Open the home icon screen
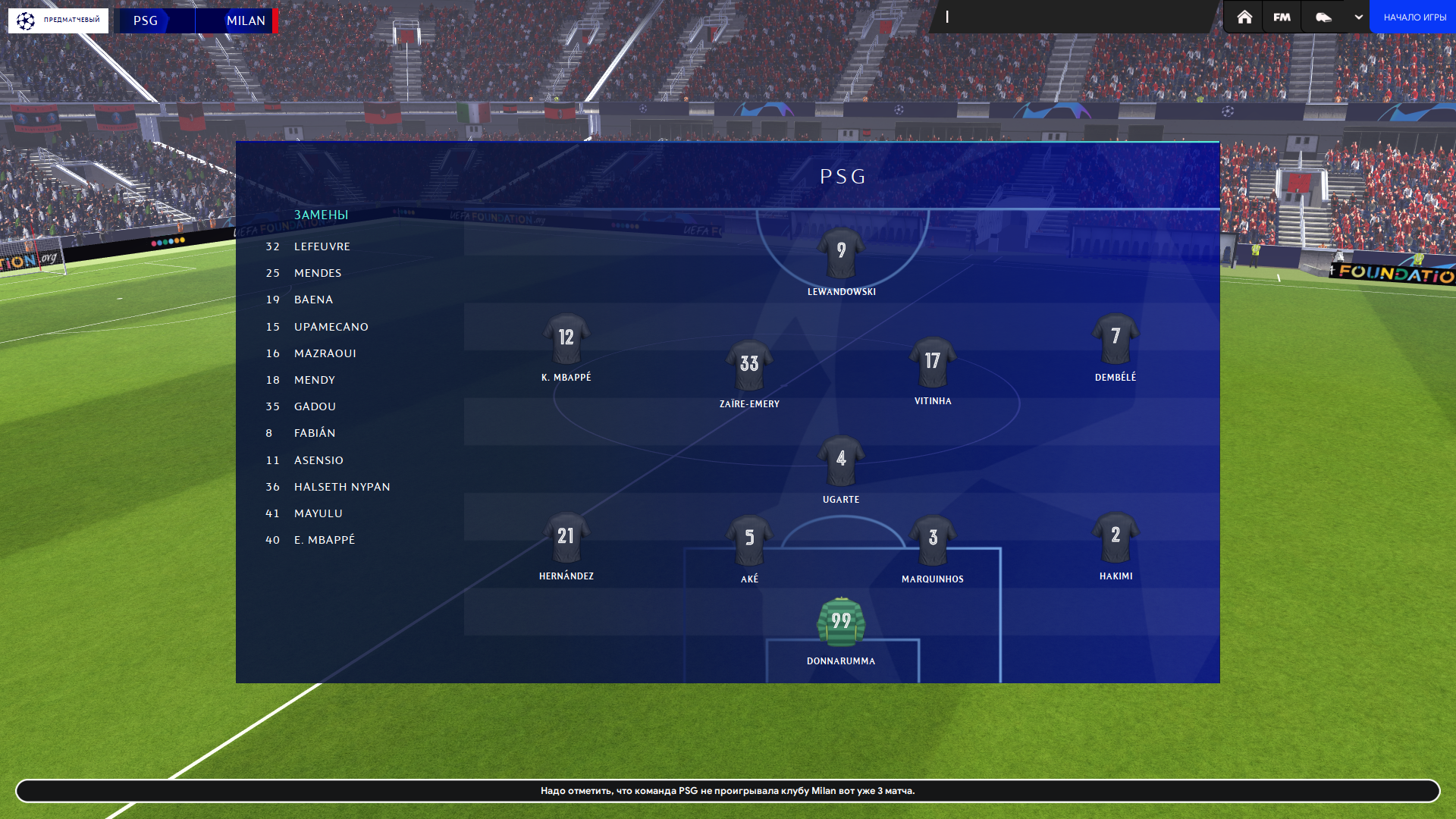This screenshot has width=1456, height=819. click(1244, 17)
